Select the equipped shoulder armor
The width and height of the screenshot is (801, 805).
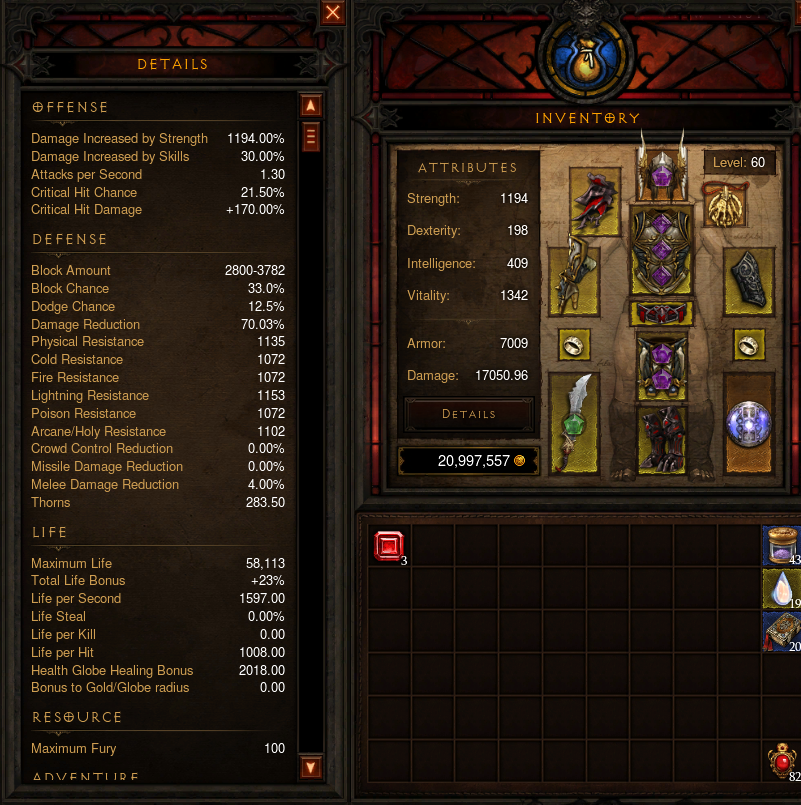point(594,201)
